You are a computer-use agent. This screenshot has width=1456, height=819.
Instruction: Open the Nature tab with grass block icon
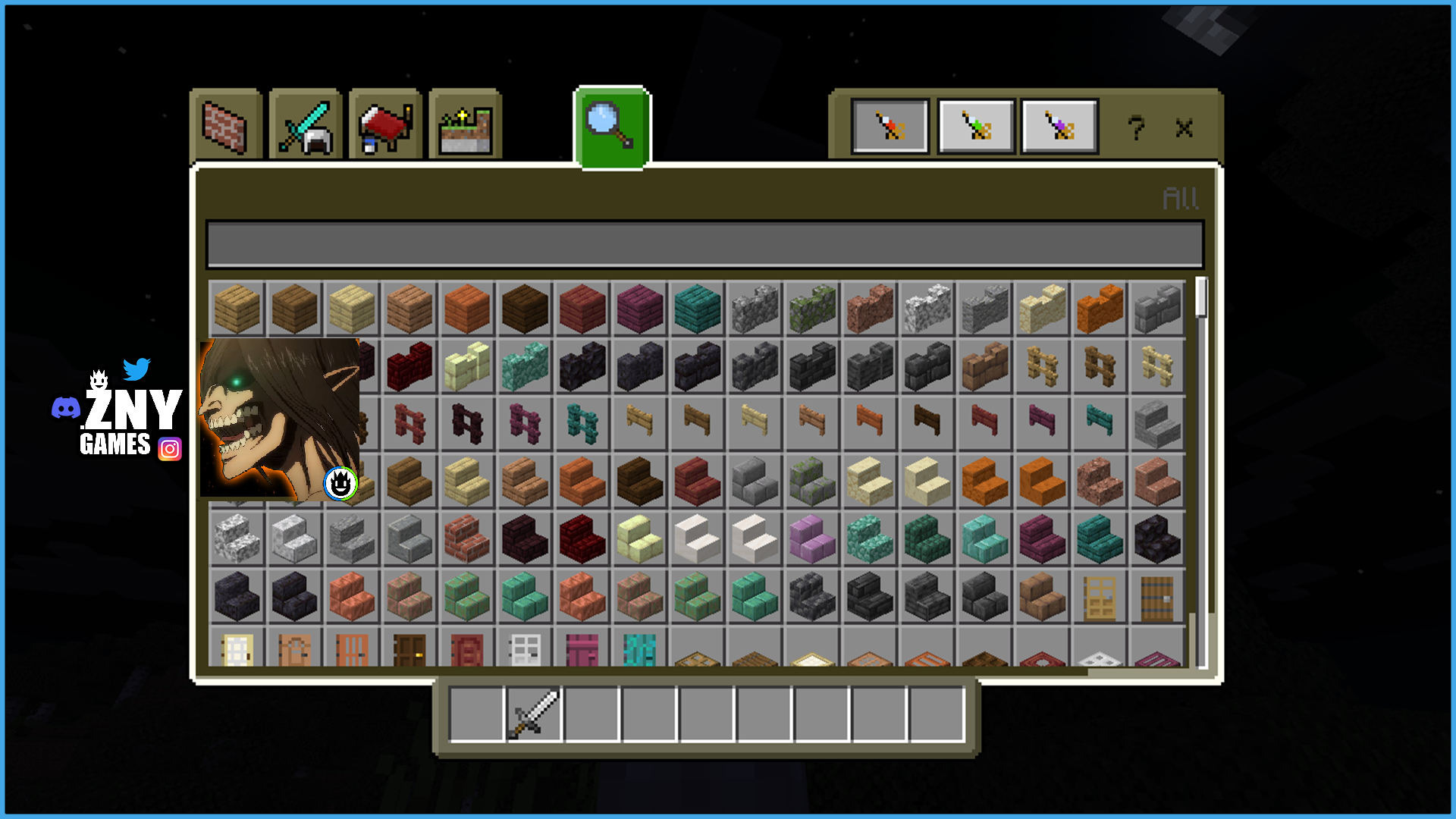(x=465, y=126)
